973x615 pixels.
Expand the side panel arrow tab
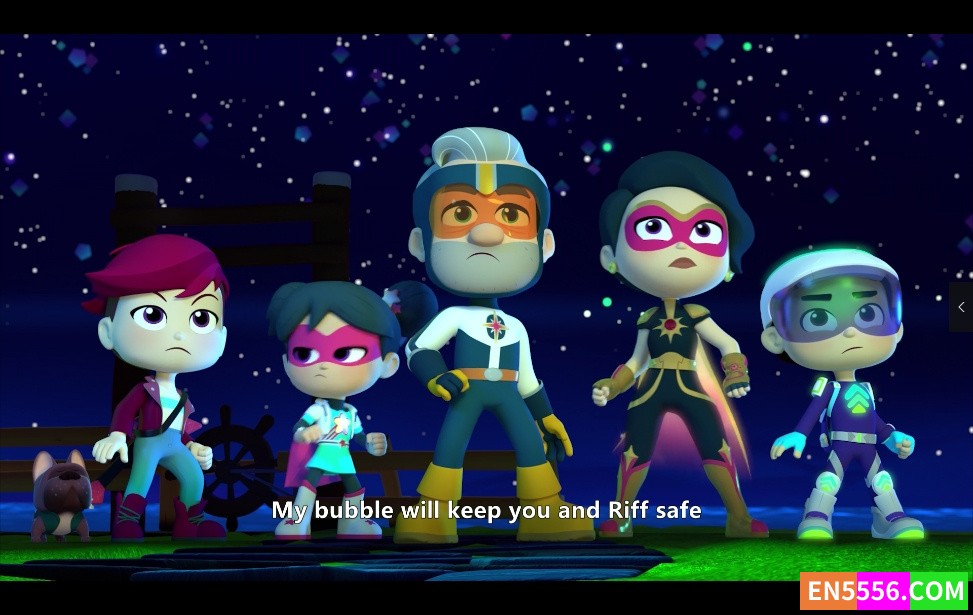coord(961,307)
